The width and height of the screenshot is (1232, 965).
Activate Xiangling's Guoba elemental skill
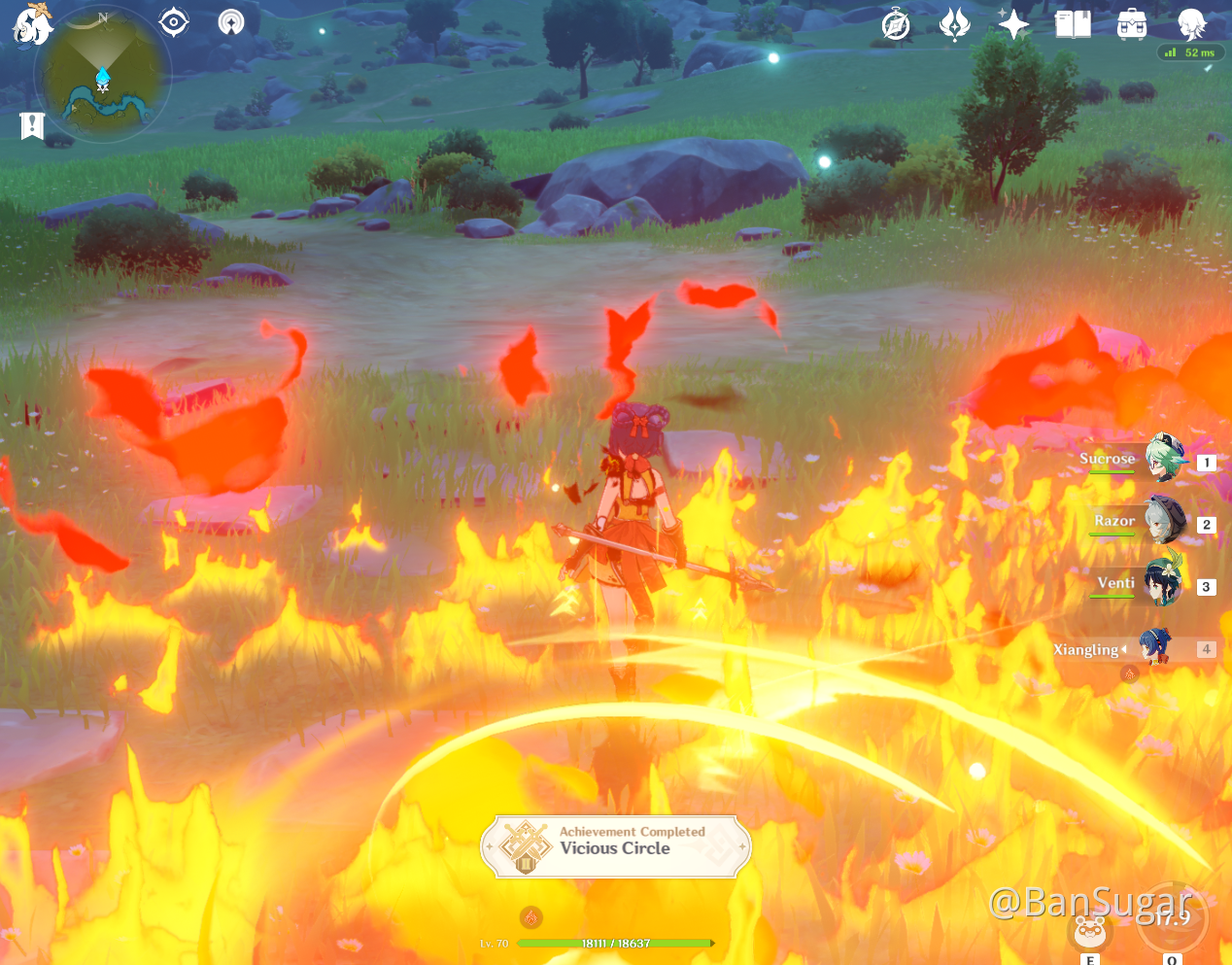point(1090,931)
